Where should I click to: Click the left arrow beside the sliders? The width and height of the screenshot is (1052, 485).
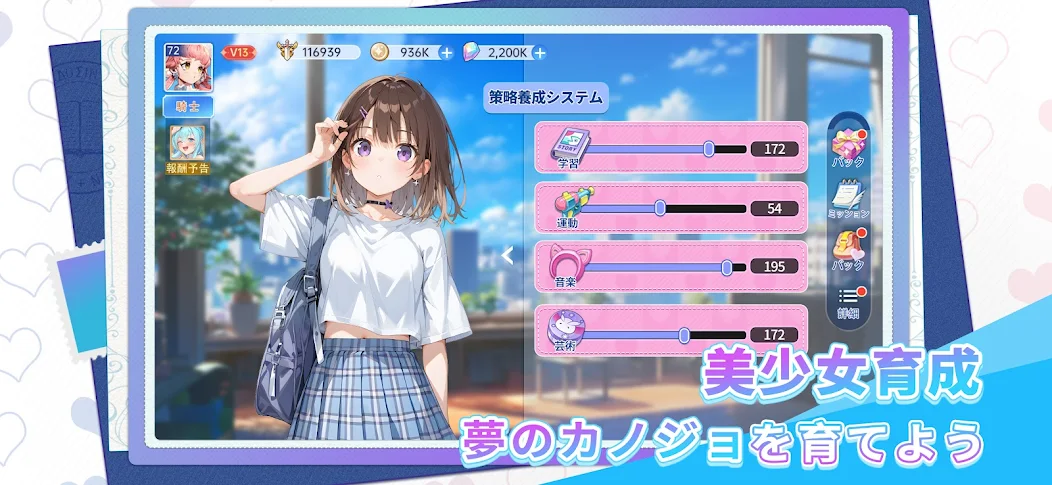click(x=507, y=255)
